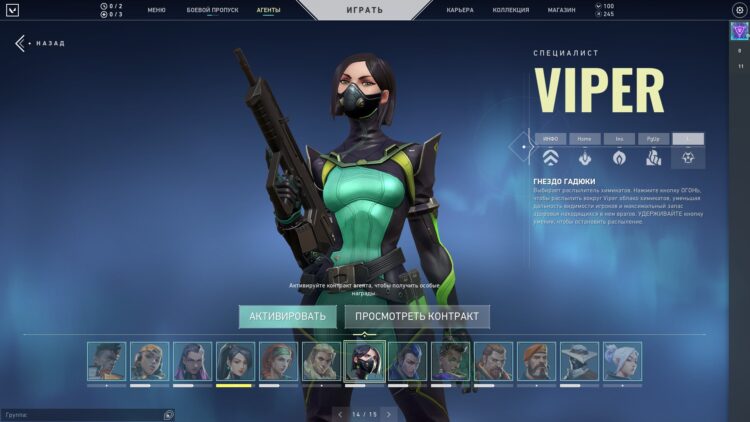Select the flame ability icon

[619, 157]
